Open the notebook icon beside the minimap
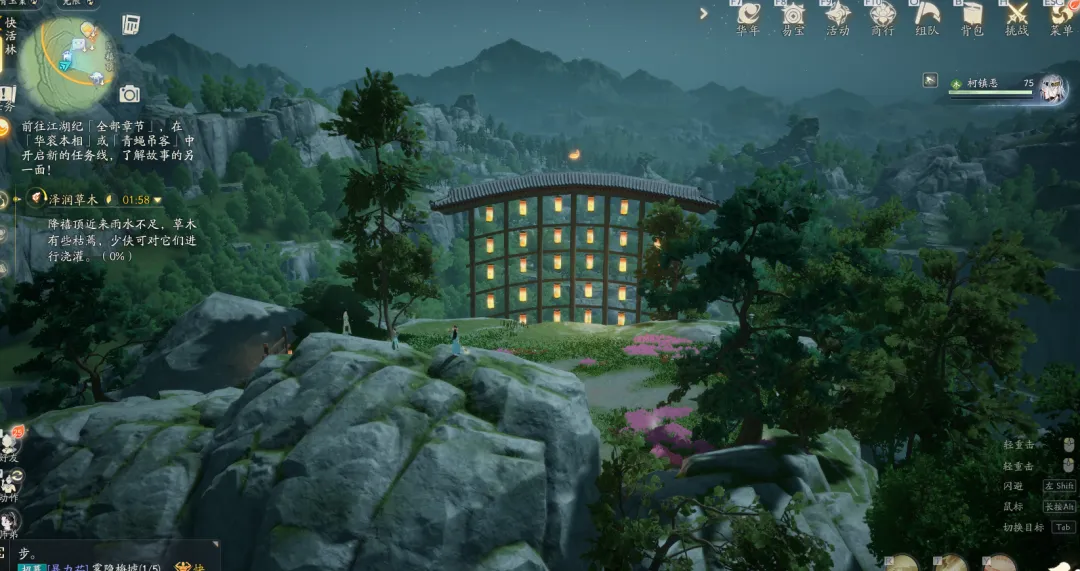Viewport: 1080px width, 571px height. tap(131, 24)
